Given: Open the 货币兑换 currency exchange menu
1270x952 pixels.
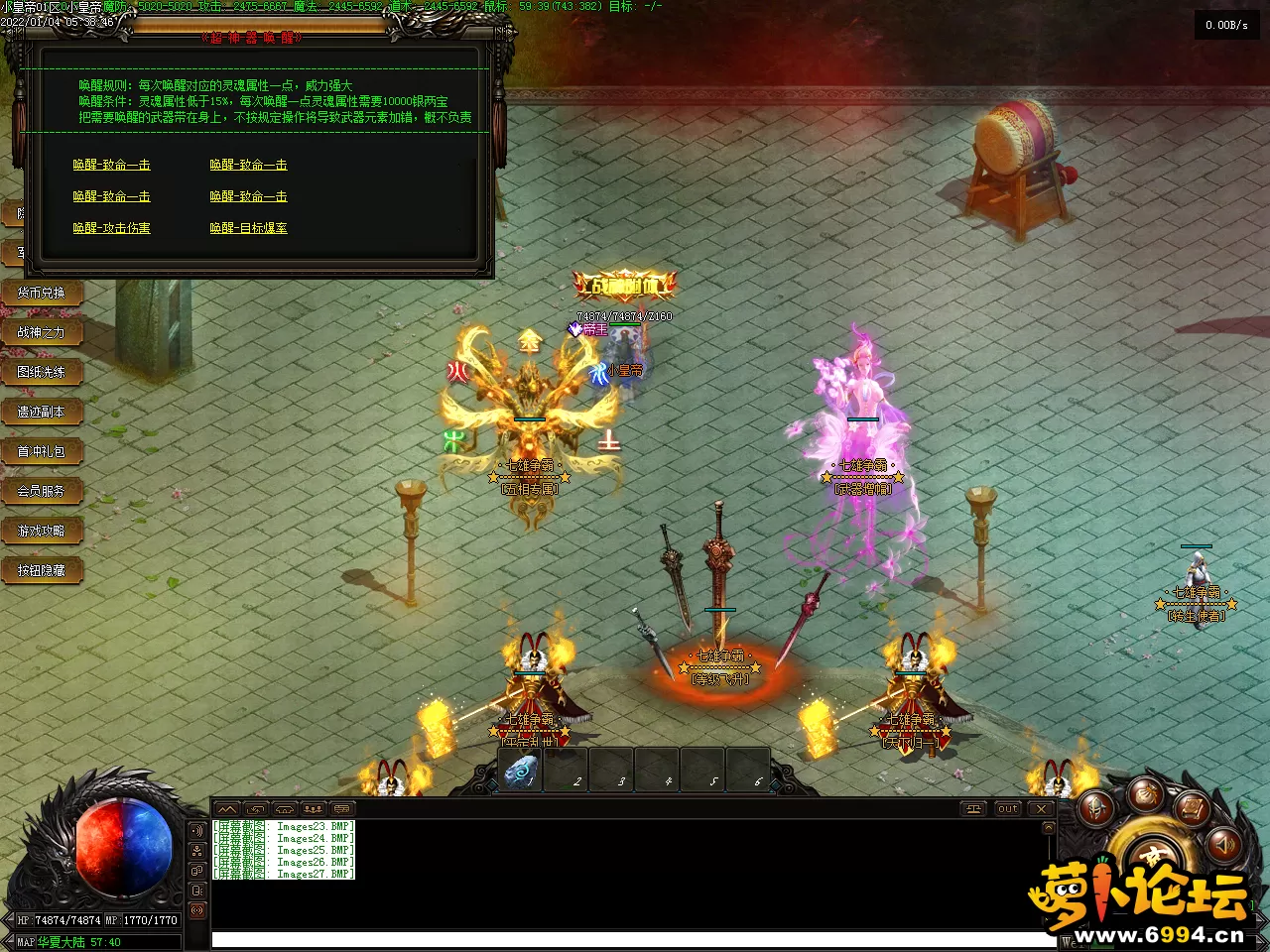Looking at the screenshot, I should click(x=41, y=293).
